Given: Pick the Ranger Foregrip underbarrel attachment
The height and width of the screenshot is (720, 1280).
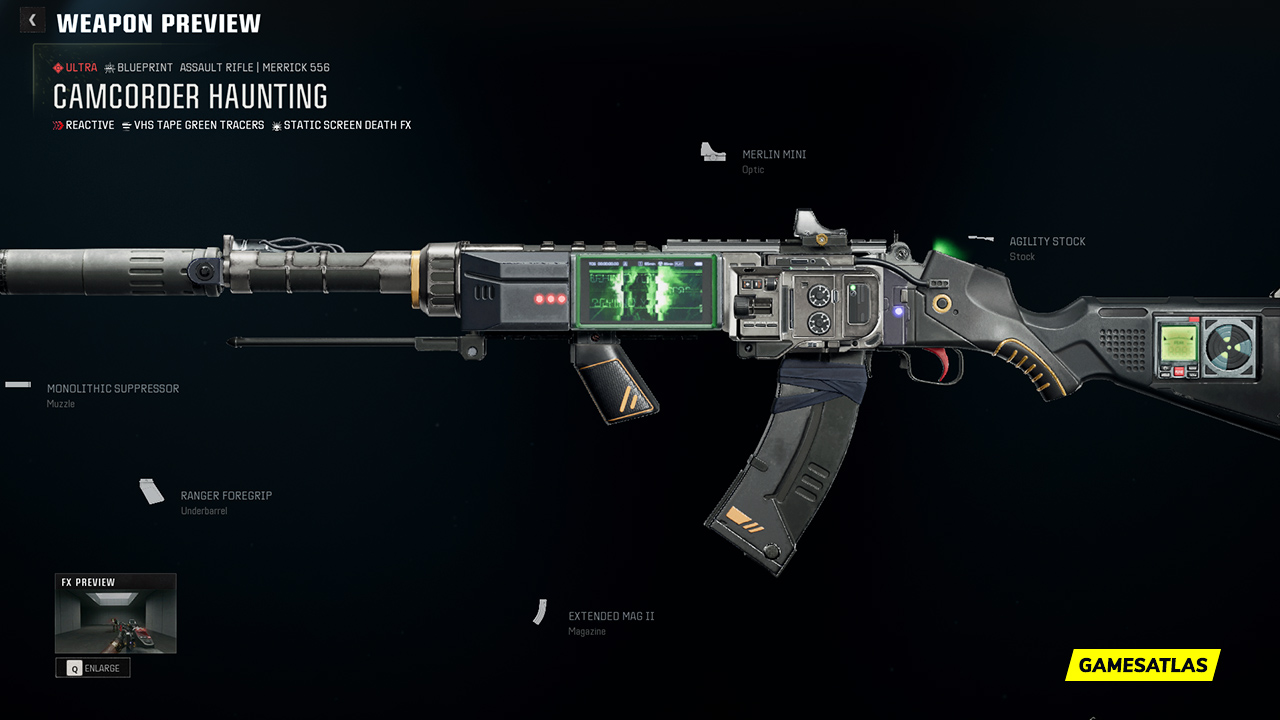Looking at the screenshot, I should (x=225, y=496).
